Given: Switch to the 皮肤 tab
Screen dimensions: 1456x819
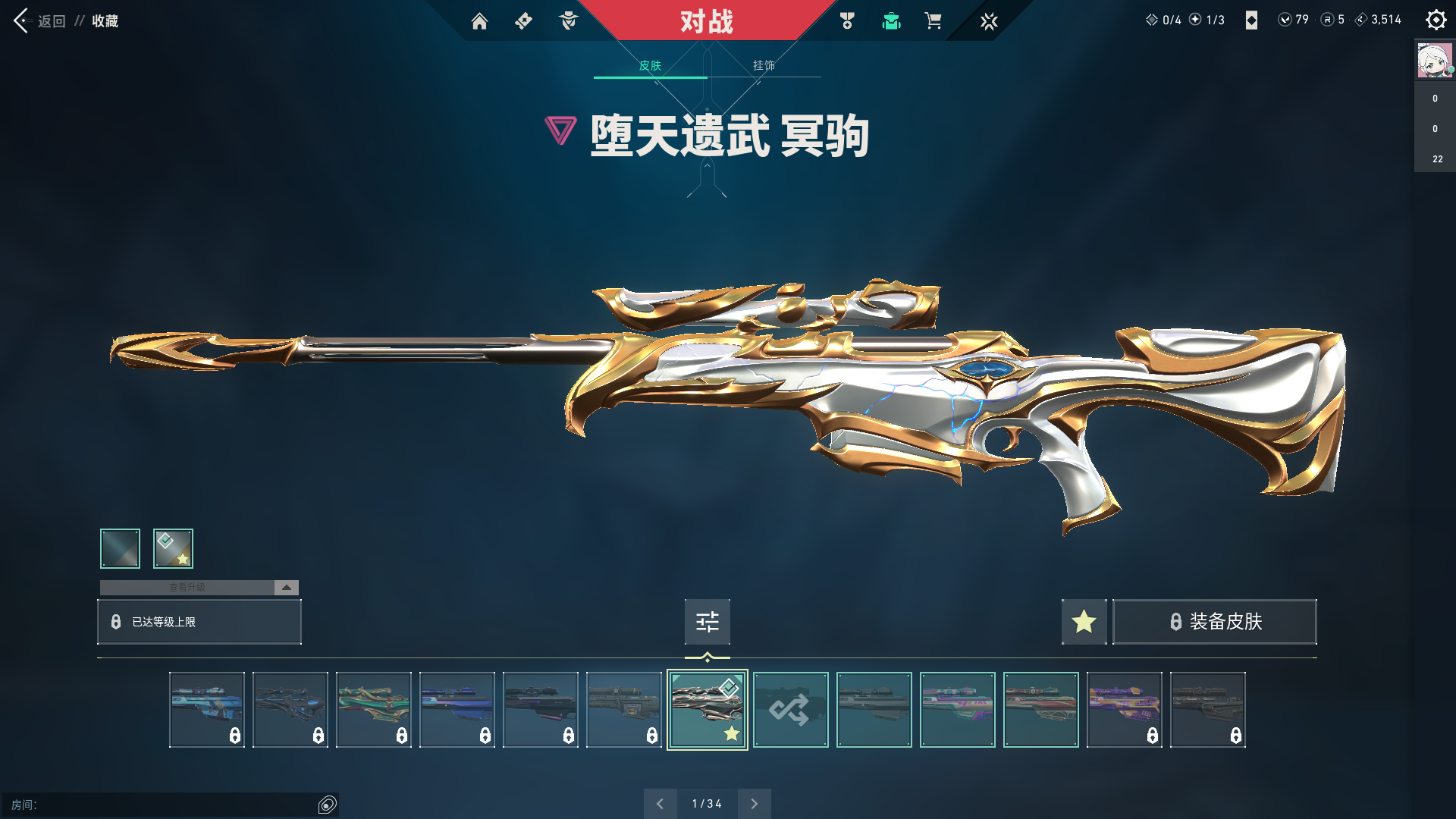Looking at the screenshot, I should tap(651, 66).
